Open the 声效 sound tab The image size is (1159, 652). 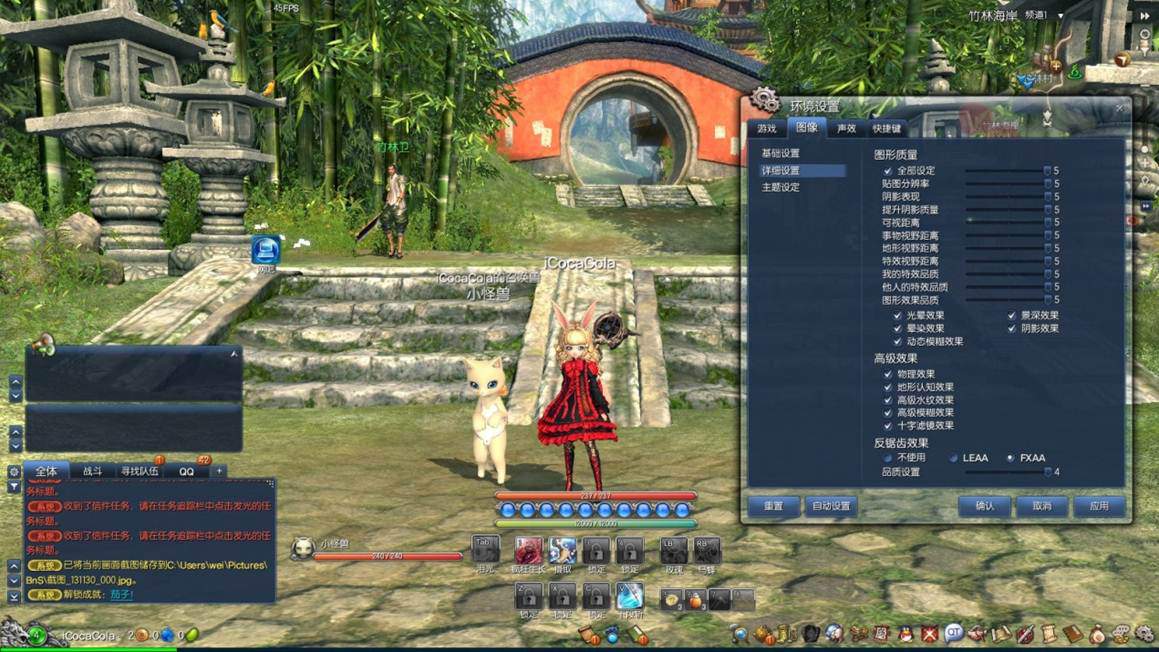pos(846,129)
